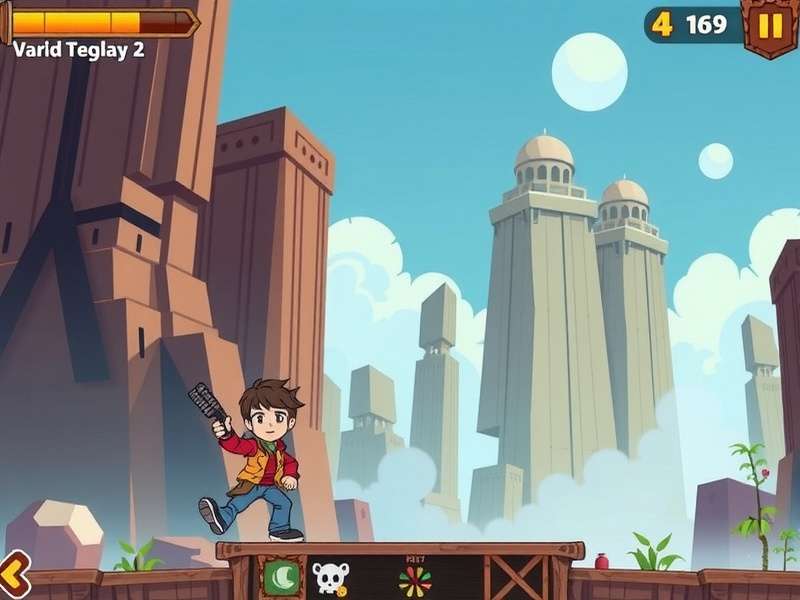
Task: Tap the yellow left arrow button
Action: pos(12,577)
